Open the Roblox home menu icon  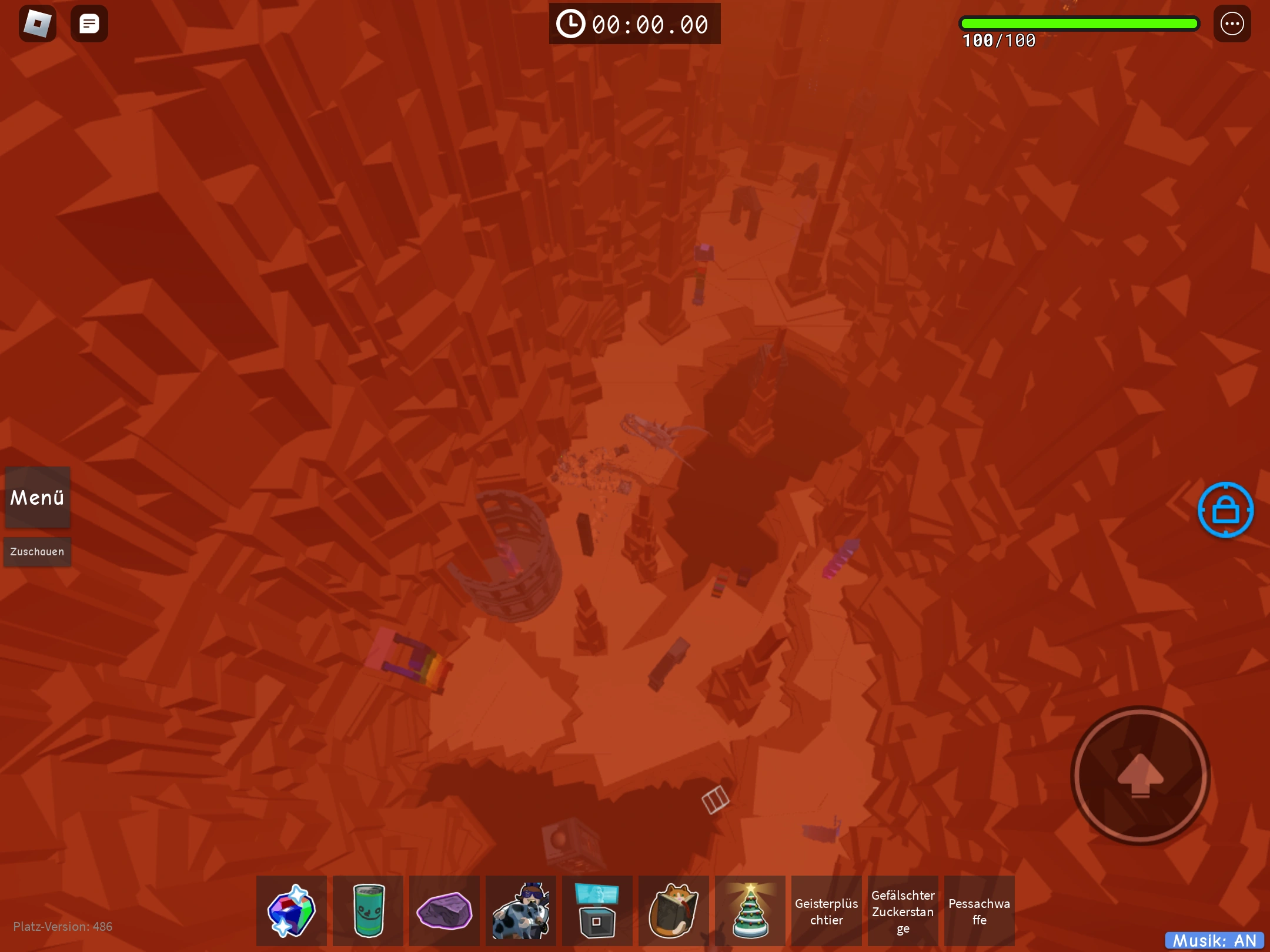point(37,24)
